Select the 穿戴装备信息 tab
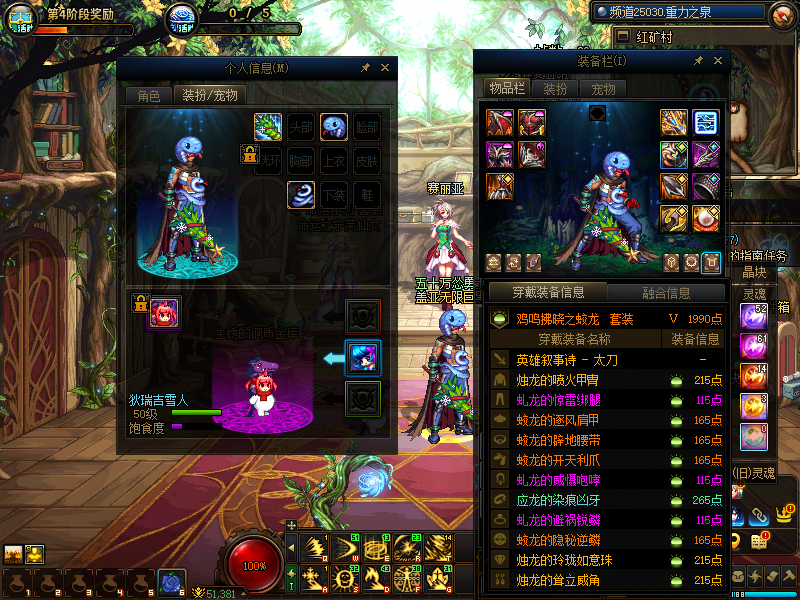 pyautogui.click(x=547, y=293)
